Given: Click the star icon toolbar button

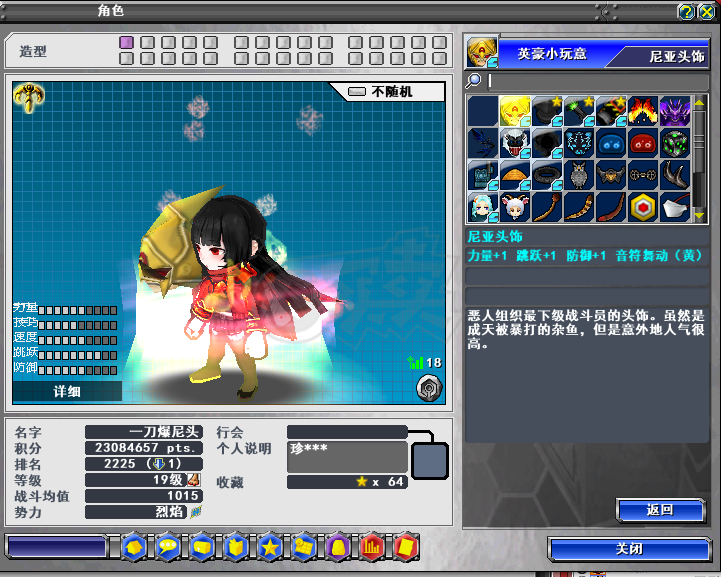Looking at the screenshot, I should tap(269, 547).
